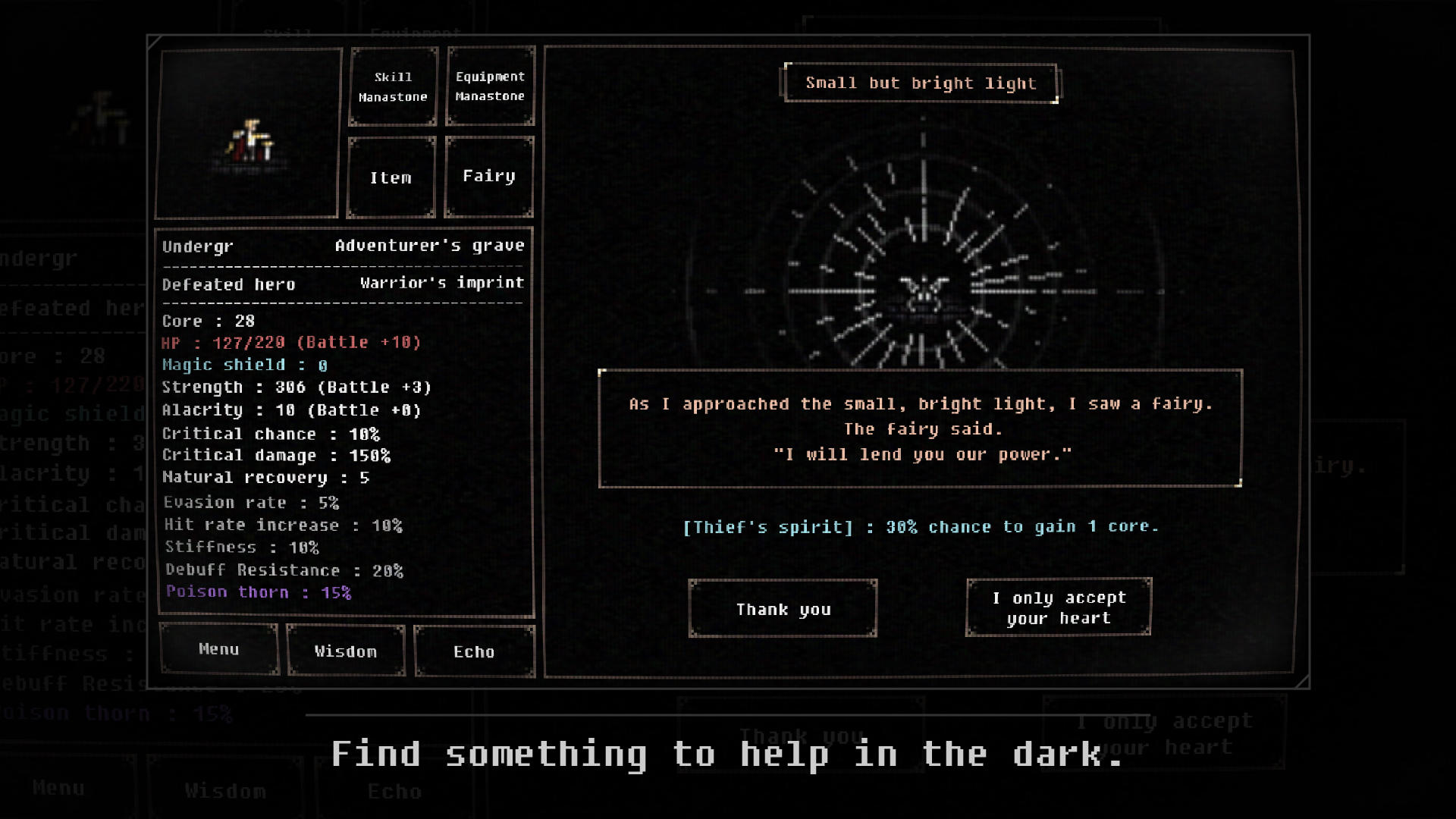This screenshot has height=819, width=1456.
Task: Expand the Adventurer's grave details
Action: tap(430, 245)
